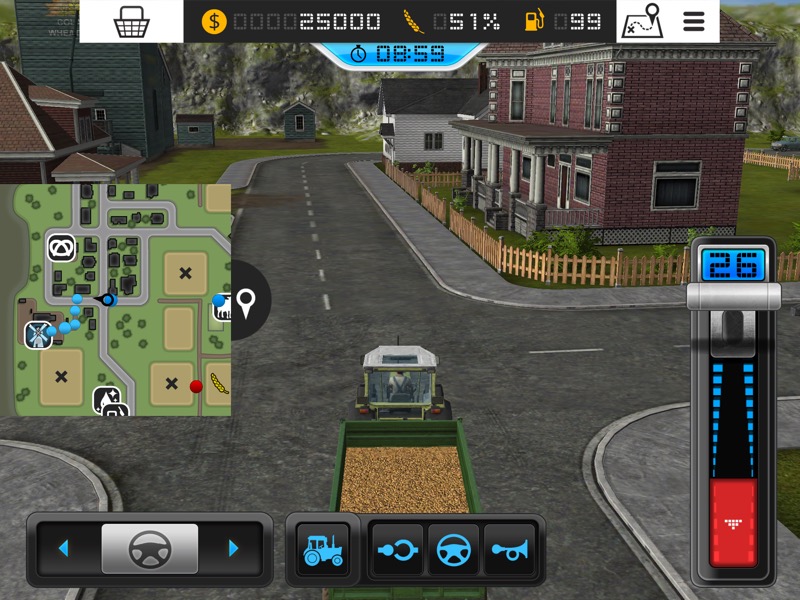Open the hamburger main menu

coord(694,21)
